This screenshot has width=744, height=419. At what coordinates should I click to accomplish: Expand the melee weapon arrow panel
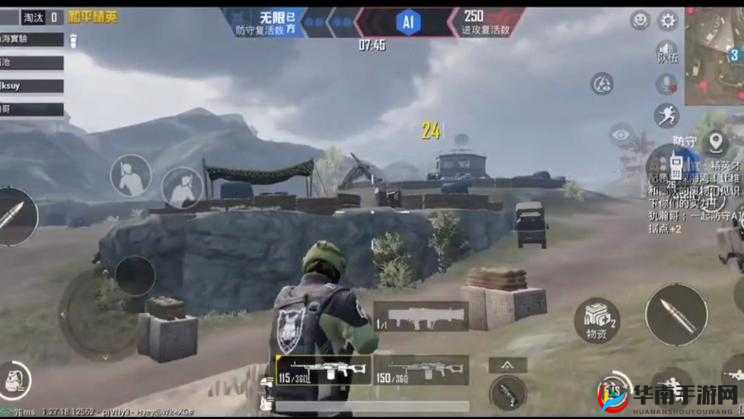point(508,365)
